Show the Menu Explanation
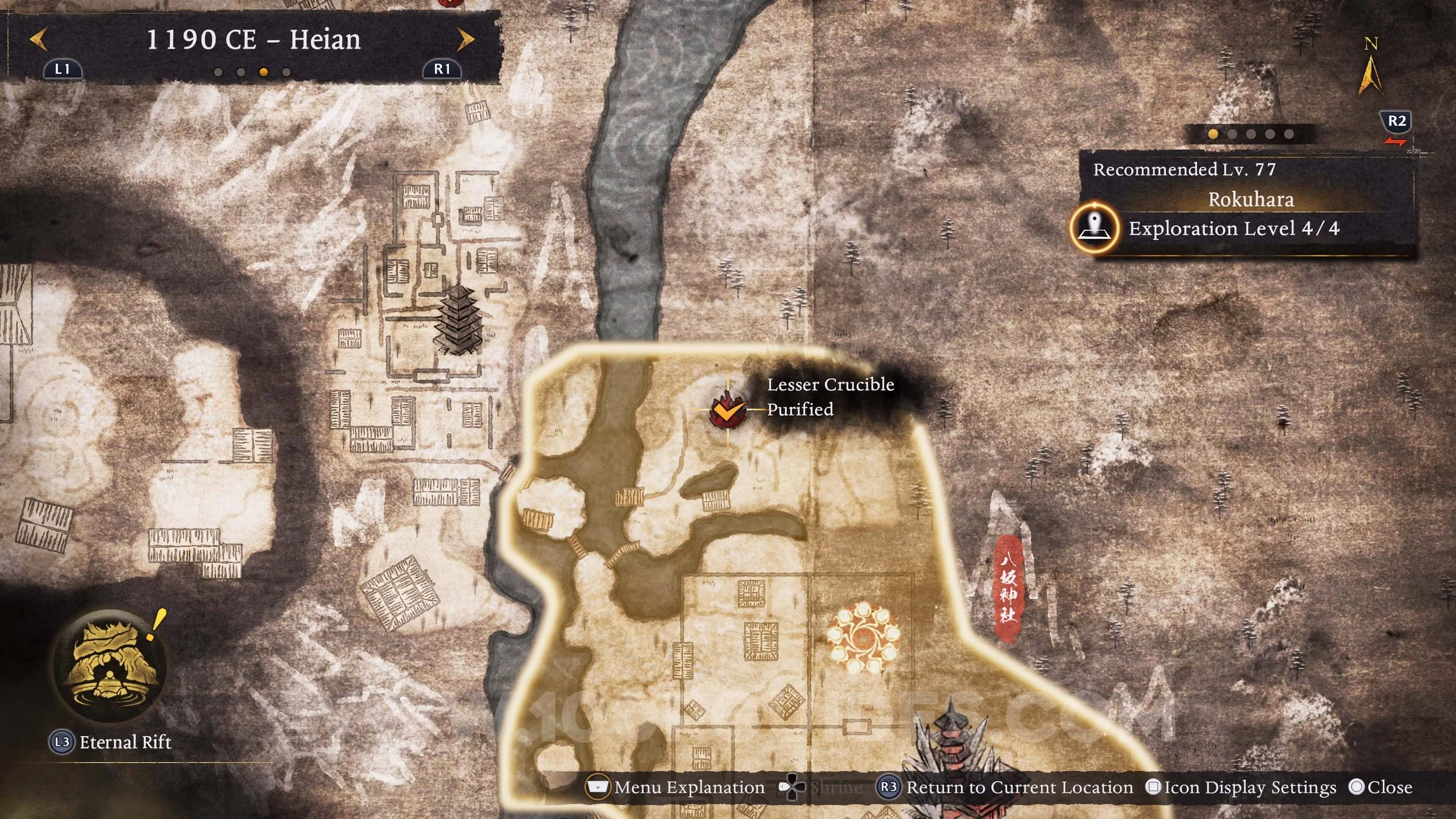The width and height of the screenshot is (1456, 819). point(677,788)
